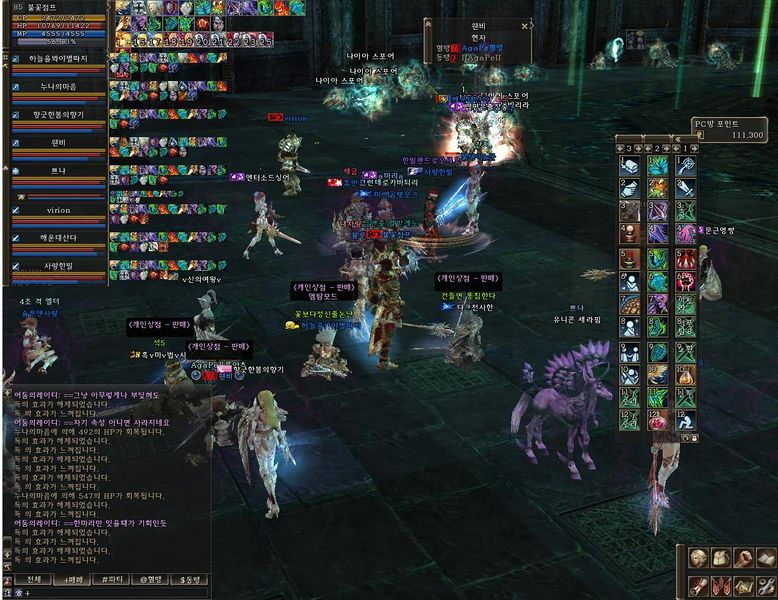Select party member 향긋한봄의향기

click(58, 116)
